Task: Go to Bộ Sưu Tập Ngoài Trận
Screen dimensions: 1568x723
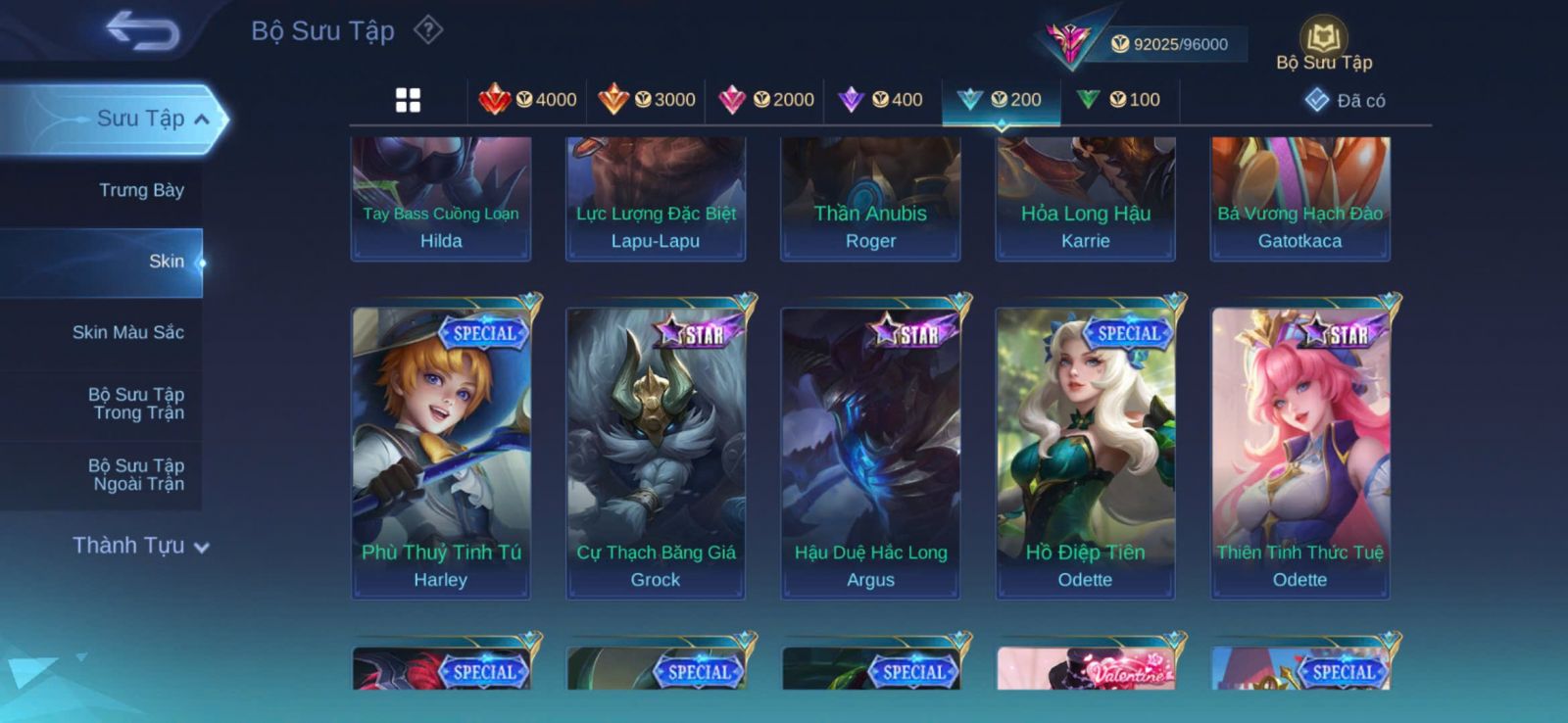Action: 135,474
